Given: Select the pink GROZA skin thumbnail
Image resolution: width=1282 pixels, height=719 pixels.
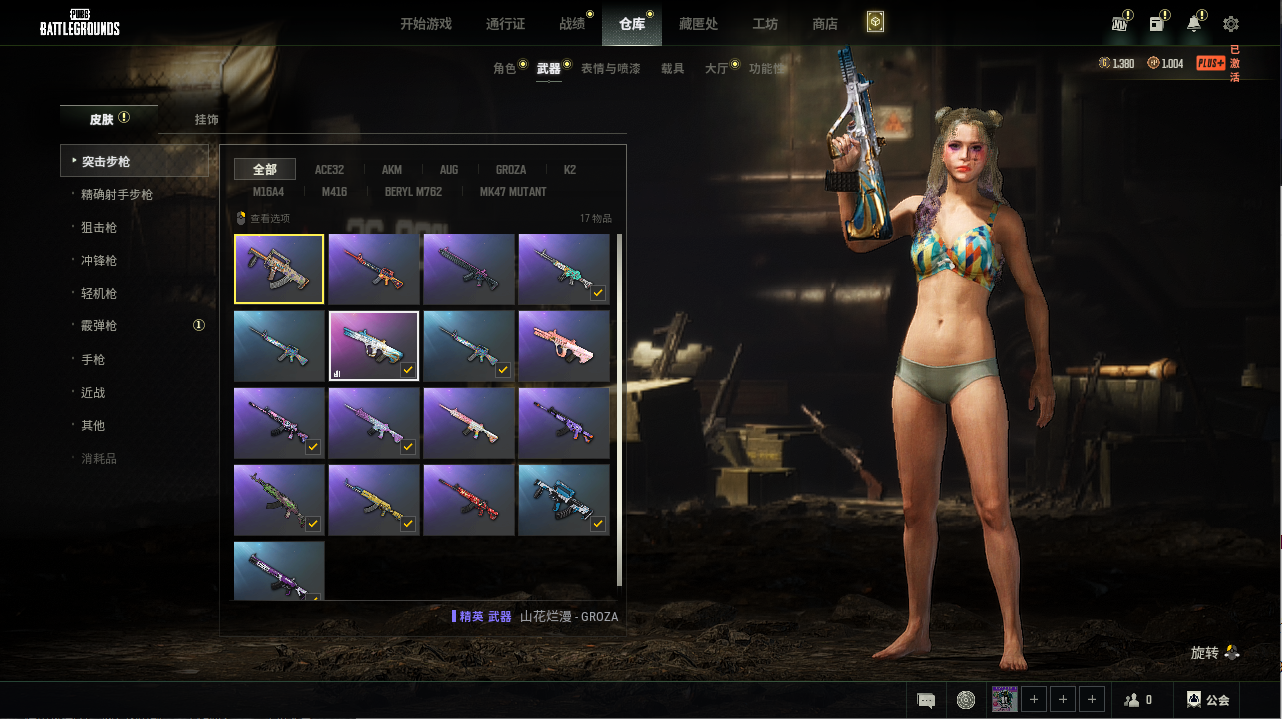Looking at the screenshot, I should [564, 346].
